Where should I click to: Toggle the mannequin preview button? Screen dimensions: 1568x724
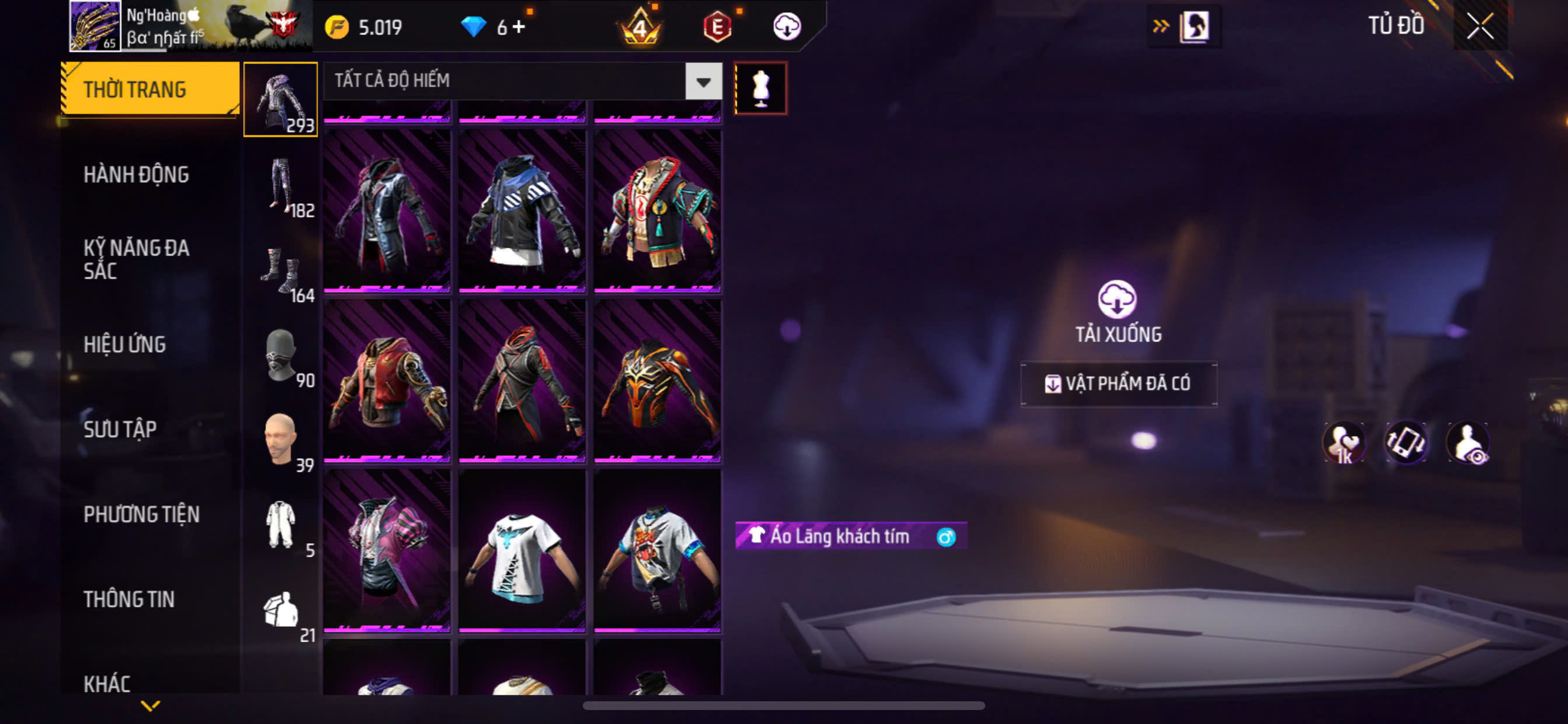coord(760,88)
